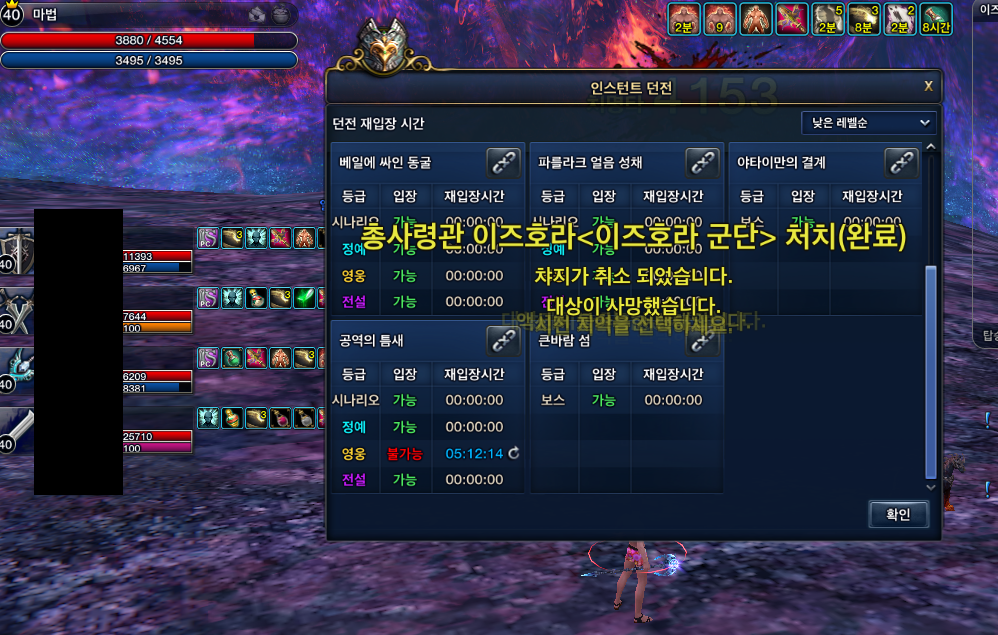Click the link icon for 공역의 틈새
This screenshot has width=998, height=635.
[x=502, y=341]
